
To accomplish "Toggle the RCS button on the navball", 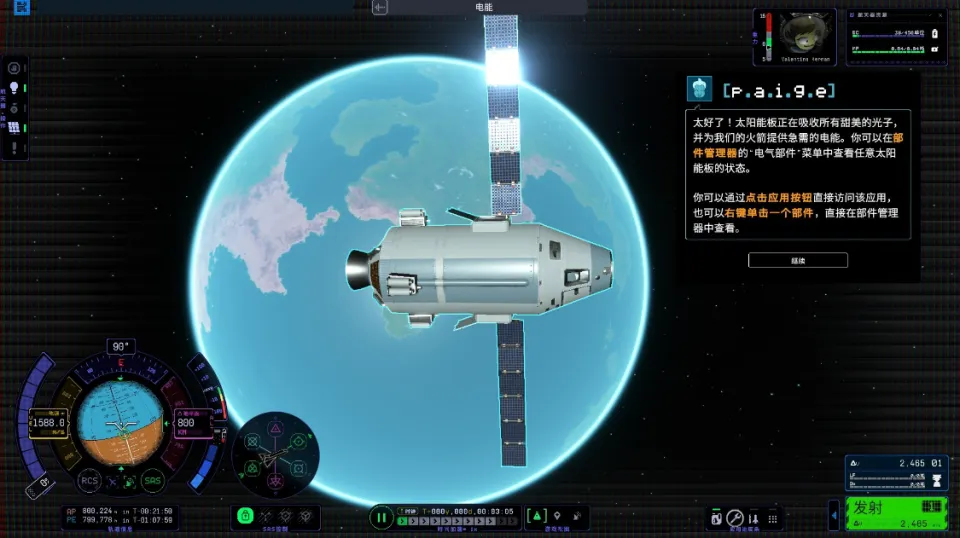I will 89,481.
